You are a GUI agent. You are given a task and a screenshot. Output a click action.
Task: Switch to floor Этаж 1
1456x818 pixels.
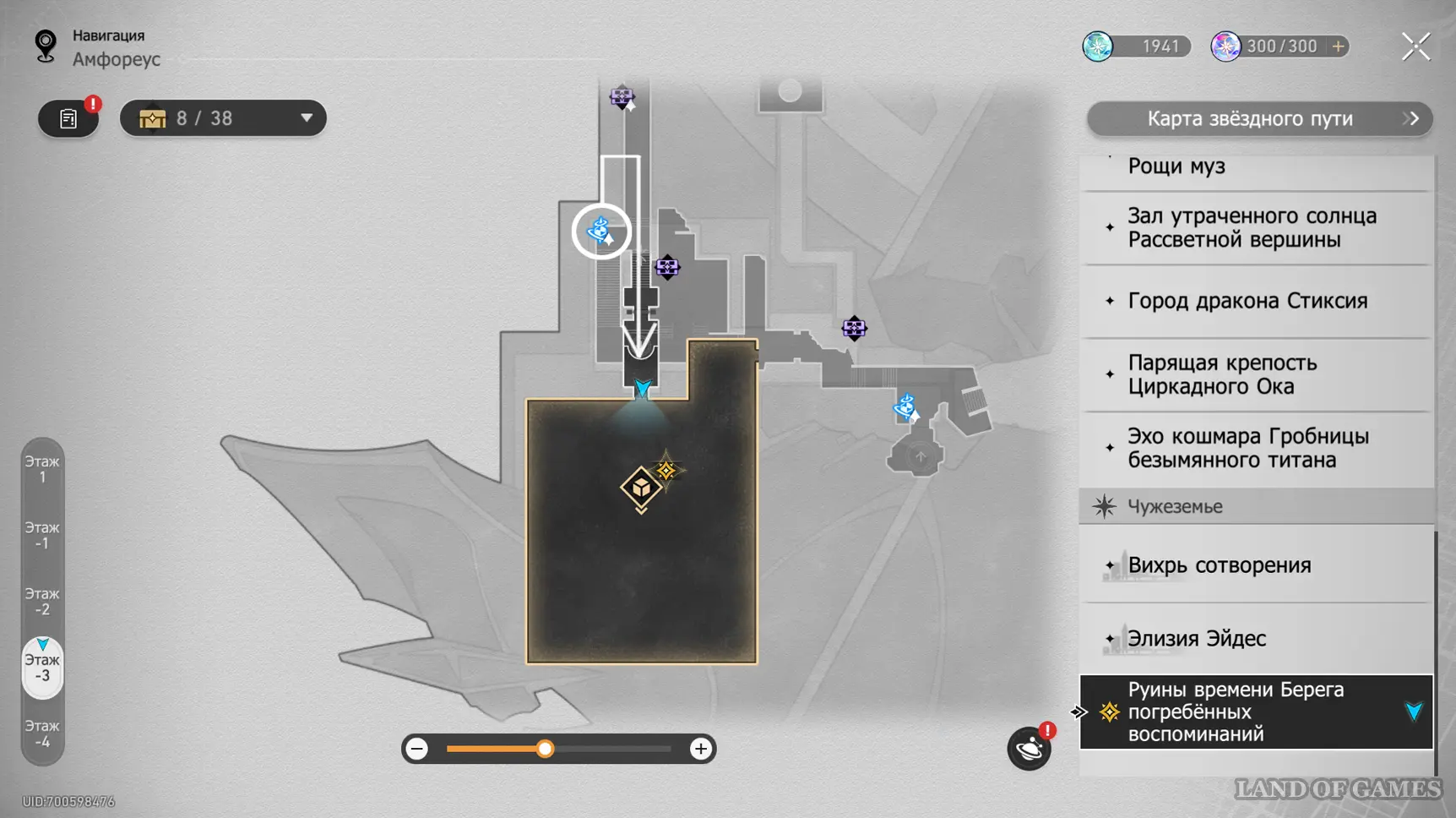(x=42, y=469)
